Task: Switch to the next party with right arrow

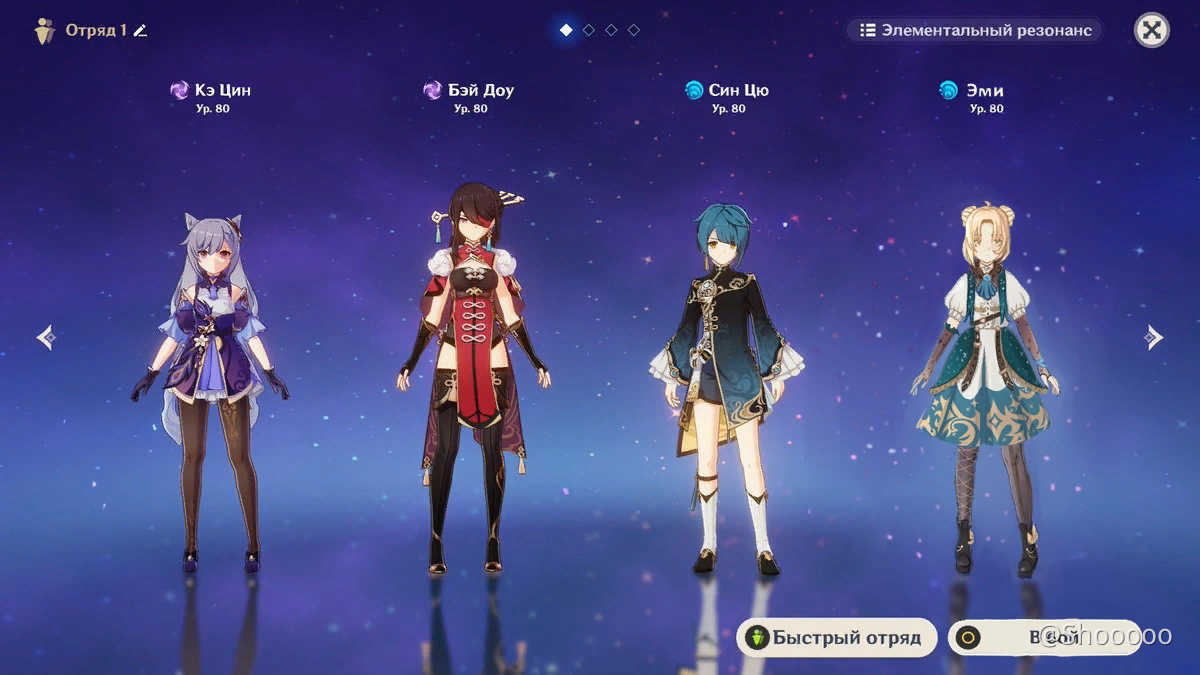Action: coord(1154,338)
